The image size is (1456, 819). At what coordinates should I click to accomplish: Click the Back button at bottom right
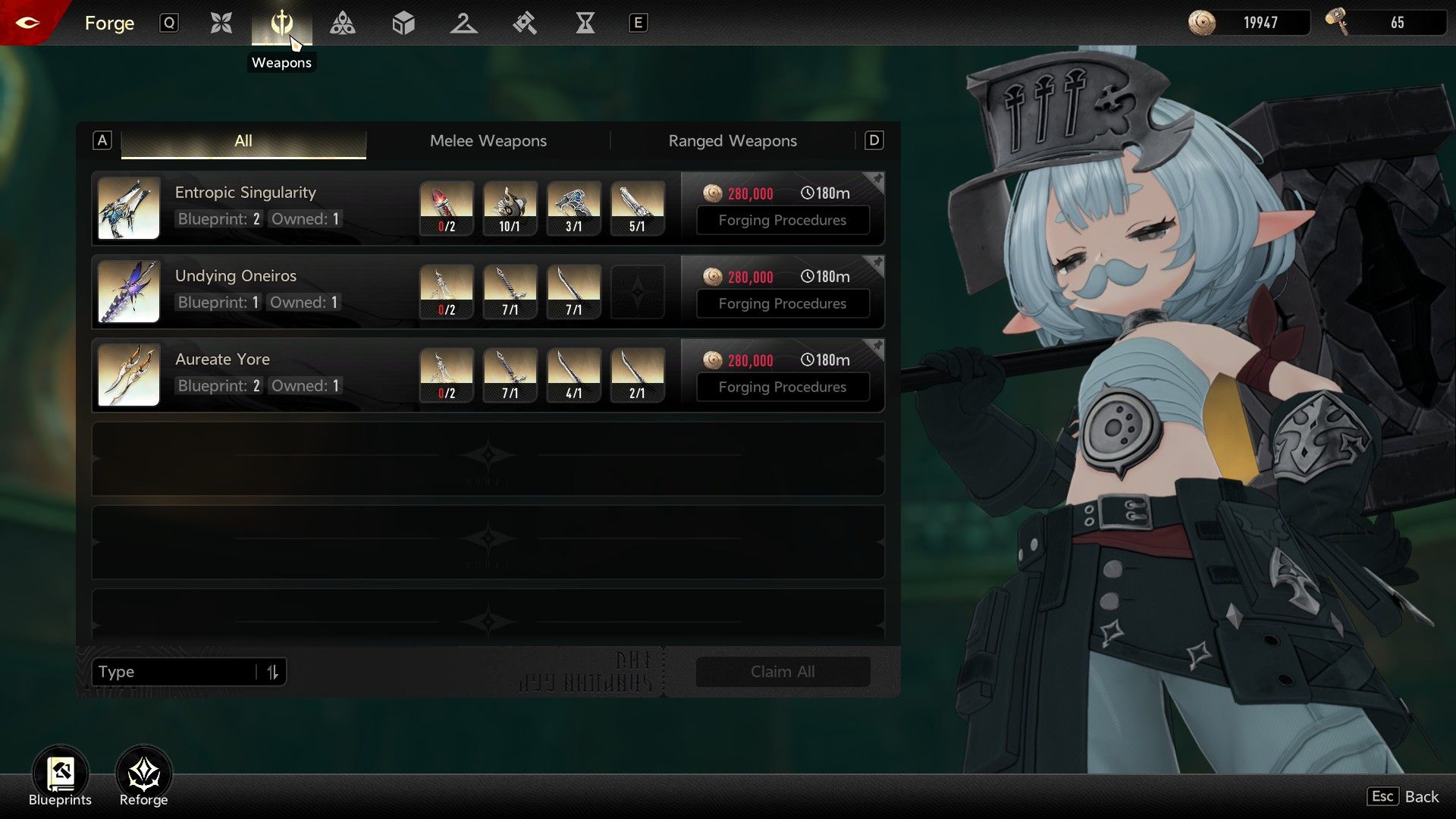tap(1404, 796)
